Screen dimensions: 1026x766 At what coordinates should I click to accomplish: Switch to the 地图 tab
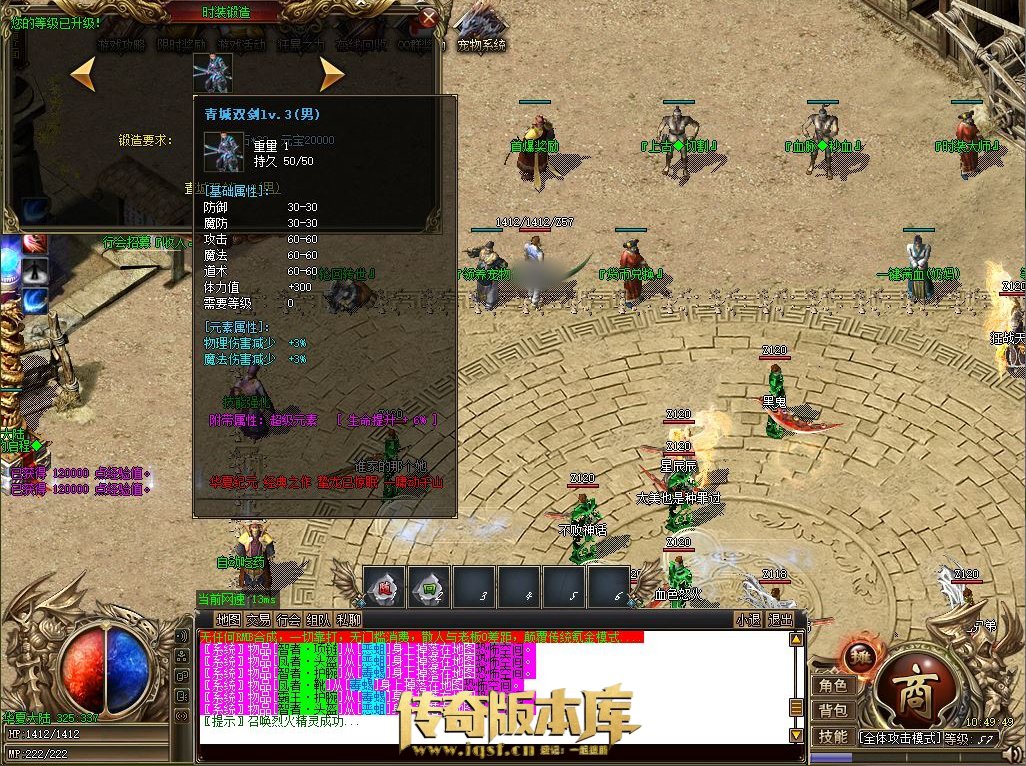coord(229,619)
